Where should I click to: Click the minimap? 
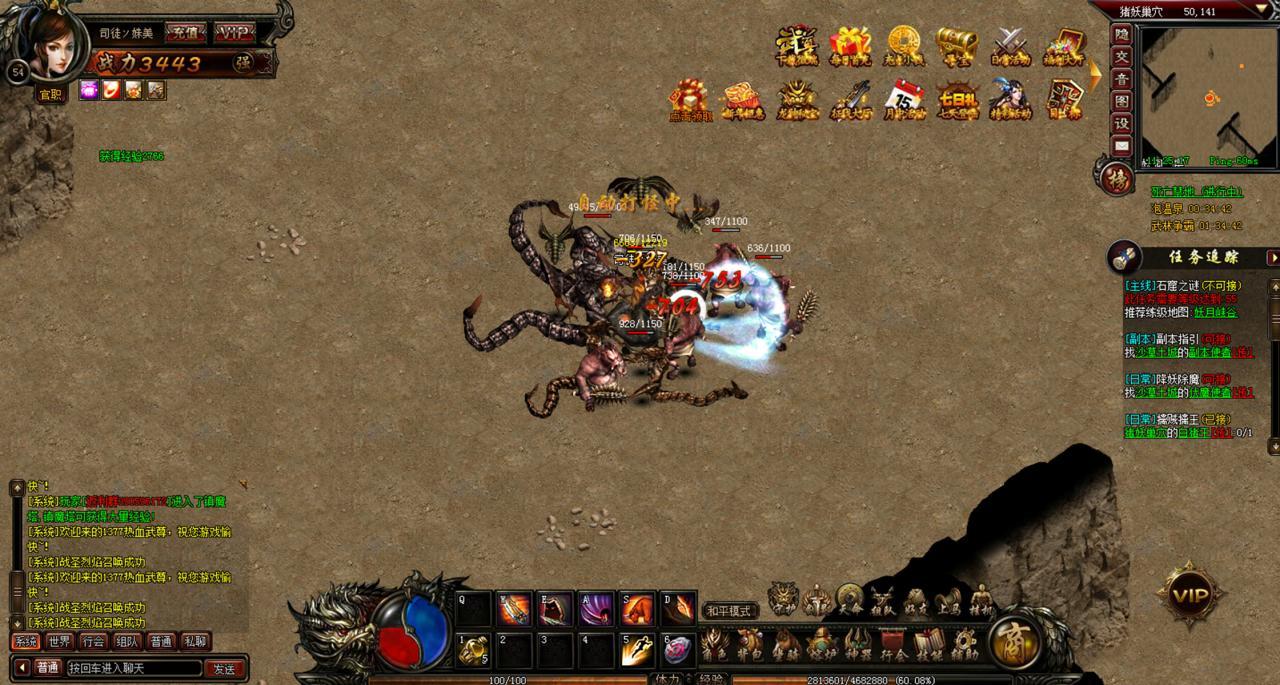click(x=1208, y=97)
